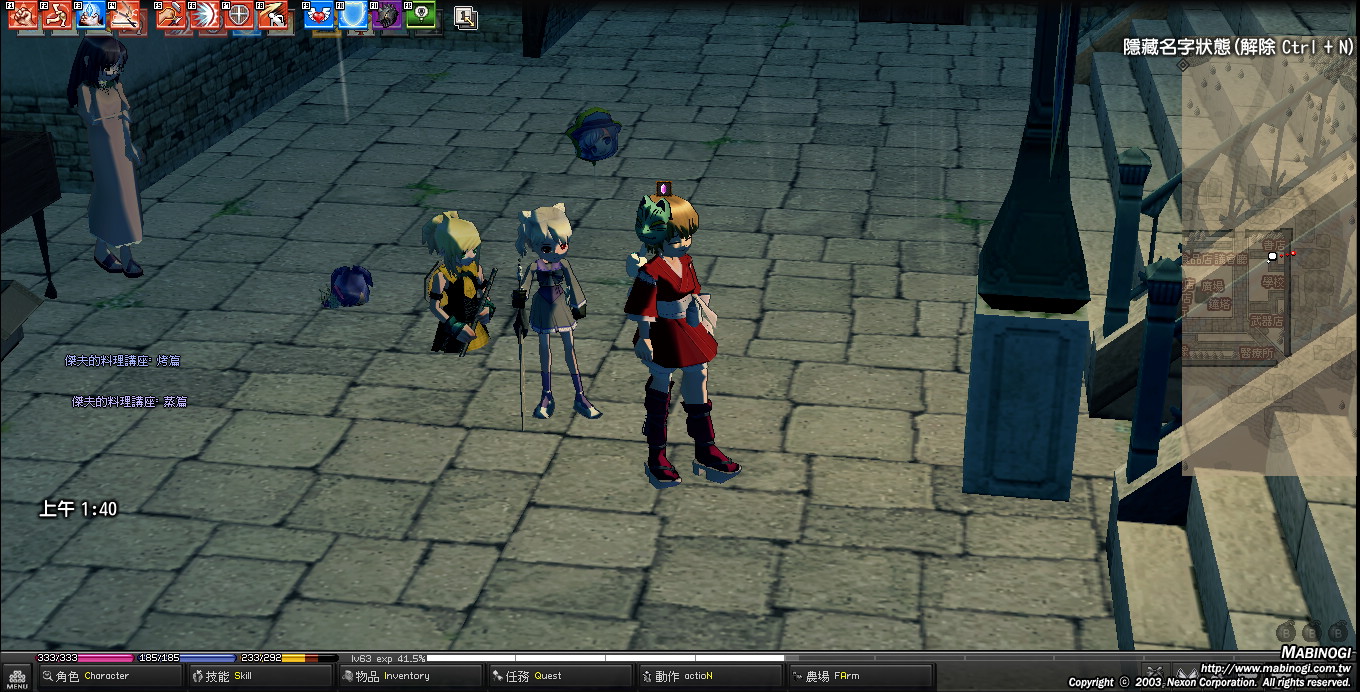This screenshot has width=1360, height=692.
Task: Use the F8 arrow shot skill
Action: [273, 15]
